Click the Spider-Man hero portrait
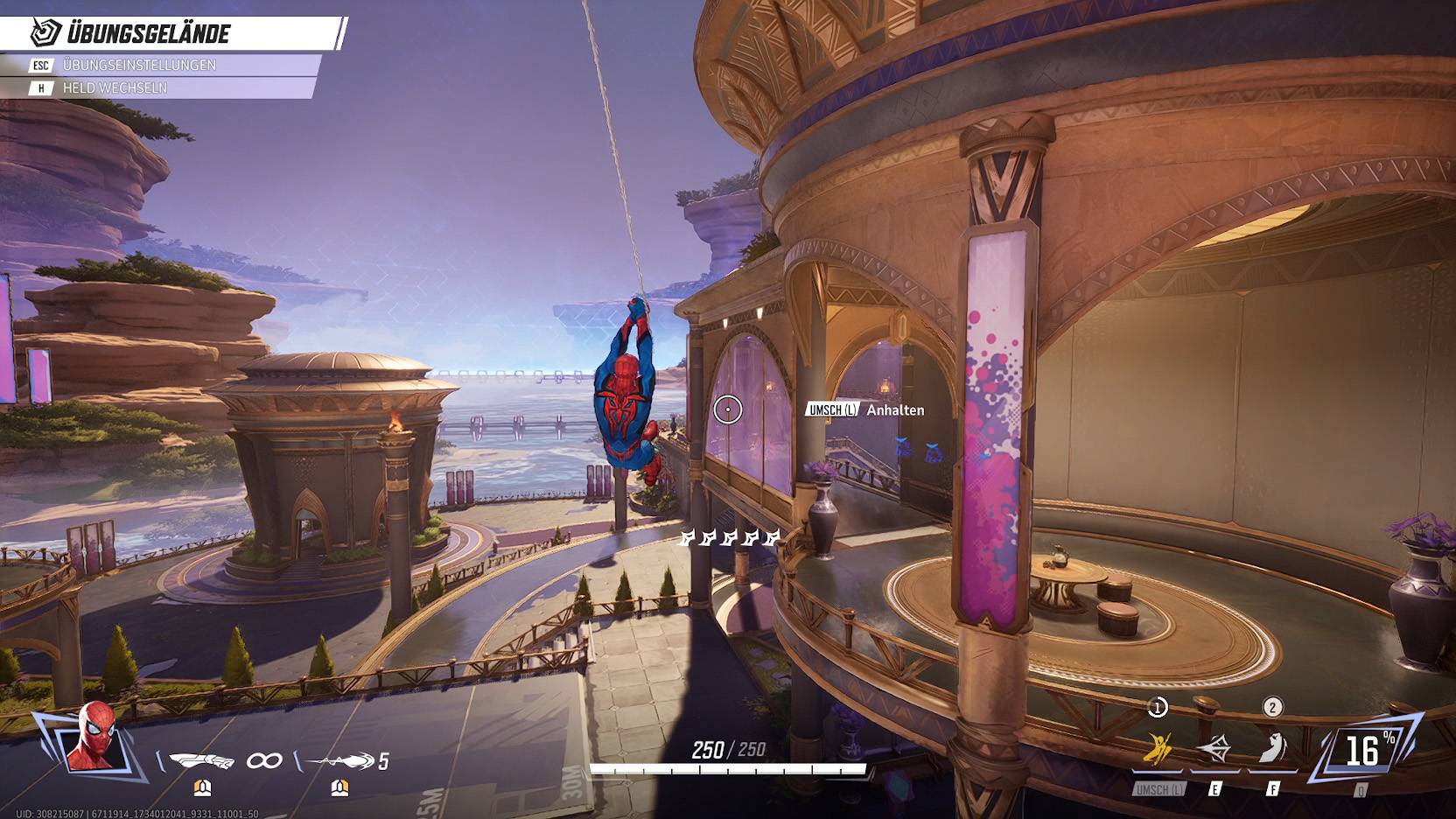Screen dimensions: 1456x819 pyautogui.click(x=92, y=737)
